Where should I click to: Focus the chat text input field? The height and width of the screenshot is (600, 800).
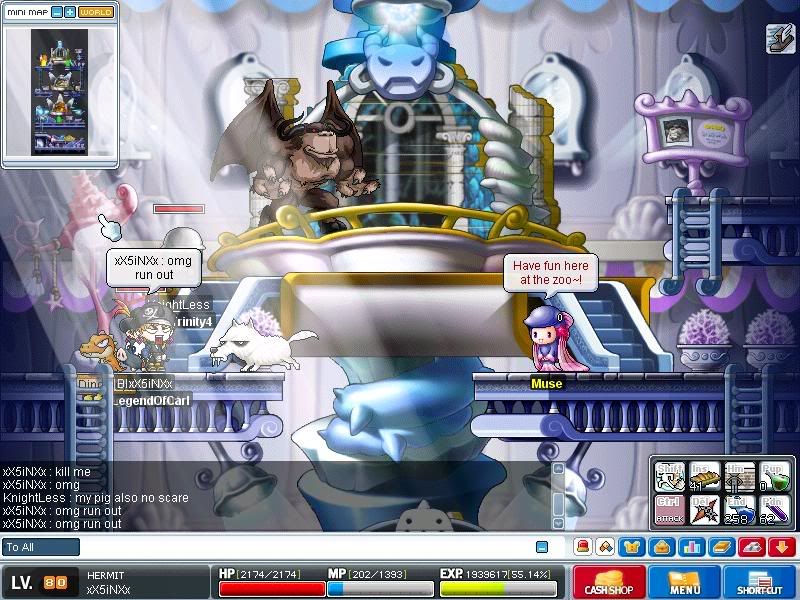[300, 547]
